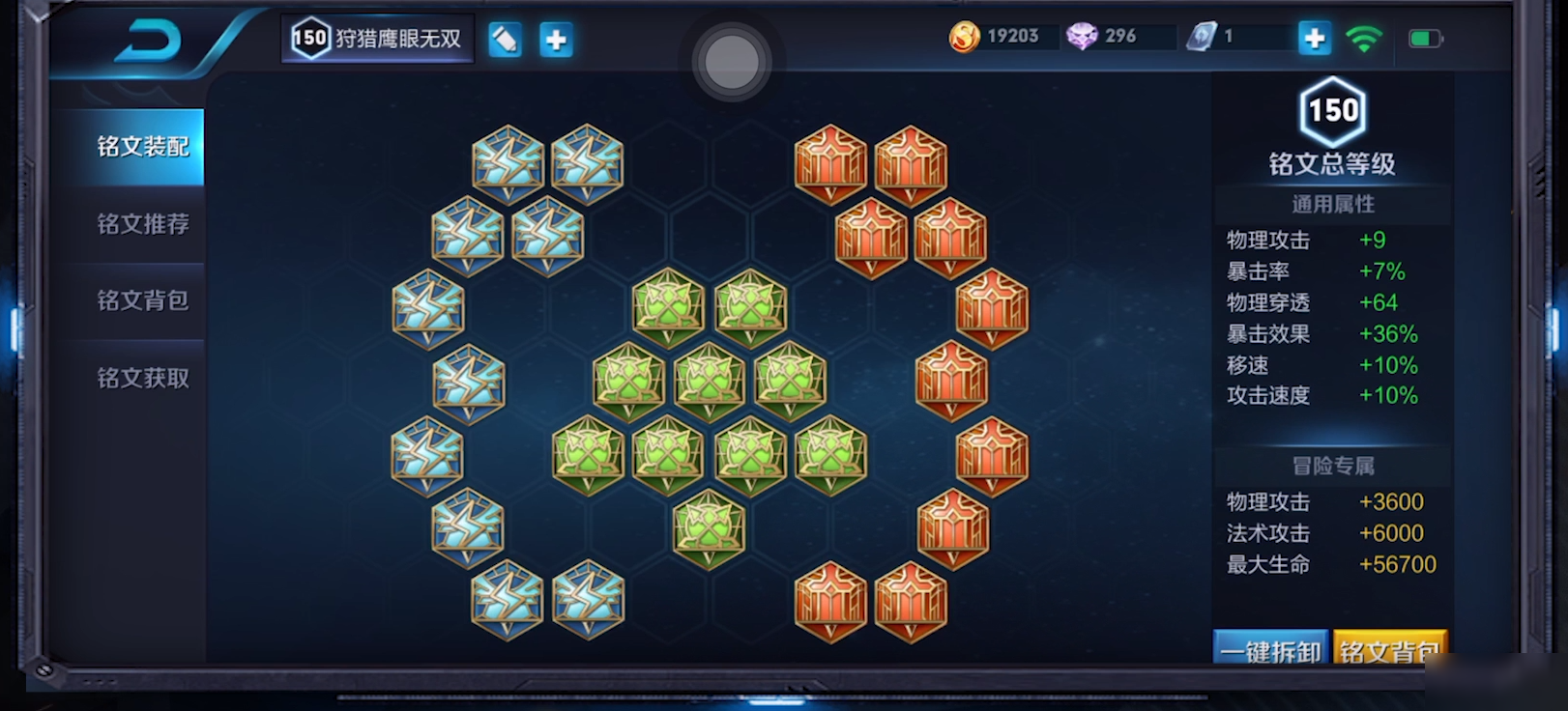The height and width of the screenshot is (711, 1568).
Task: Go back using the top-left arrow
Action: point(149,42)
